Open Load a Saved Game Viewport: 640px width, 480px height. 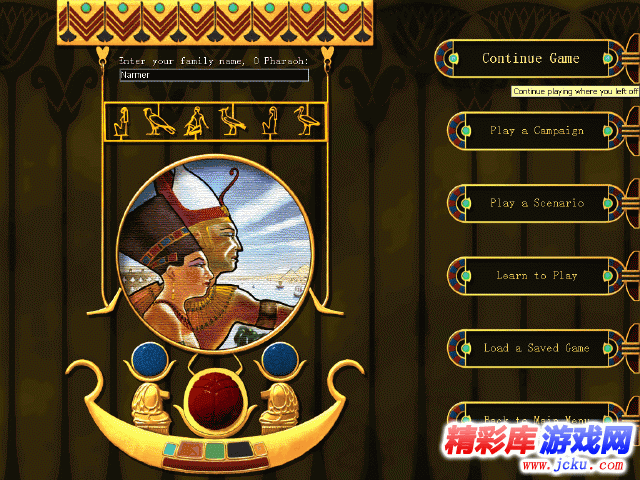coord(536,348)
